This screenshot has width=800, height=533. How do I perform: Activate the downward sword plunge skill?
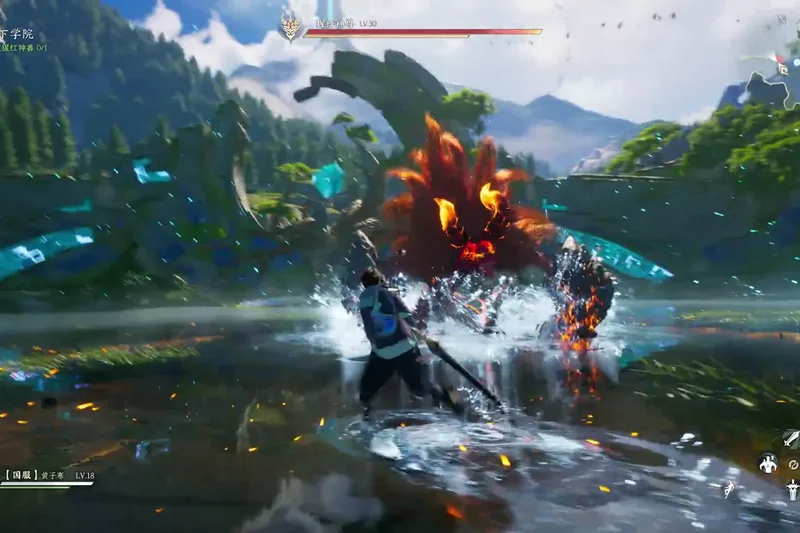click(792, 490)
